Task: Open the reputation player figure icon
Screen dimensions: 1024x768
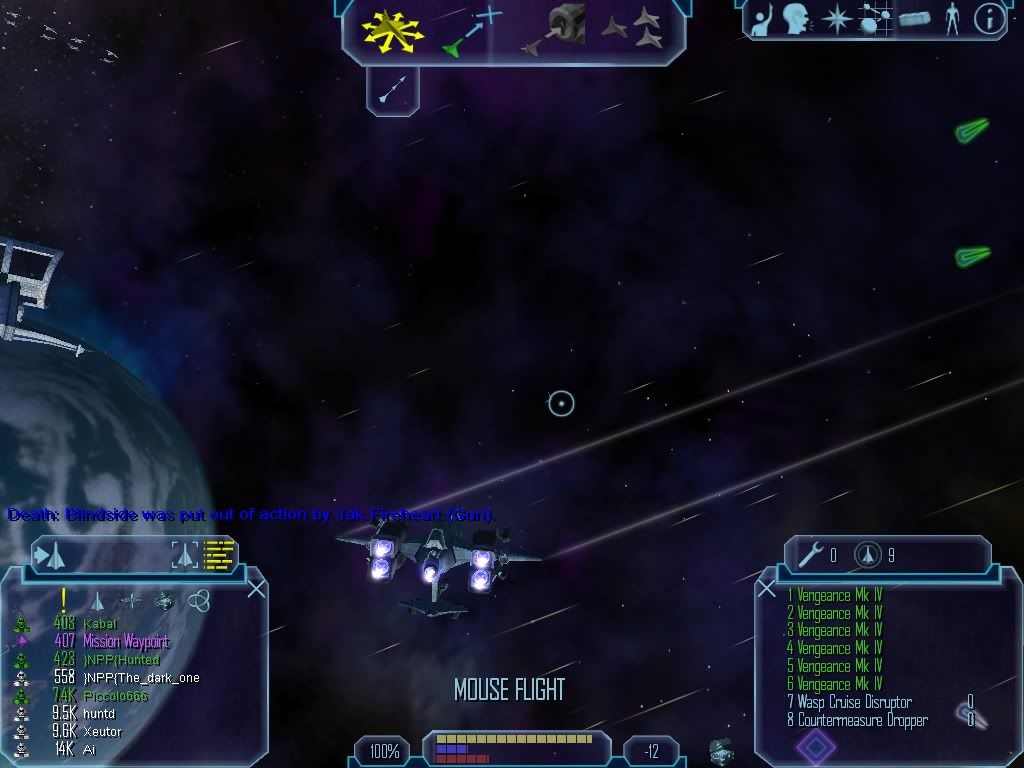Action: (952, 19)
